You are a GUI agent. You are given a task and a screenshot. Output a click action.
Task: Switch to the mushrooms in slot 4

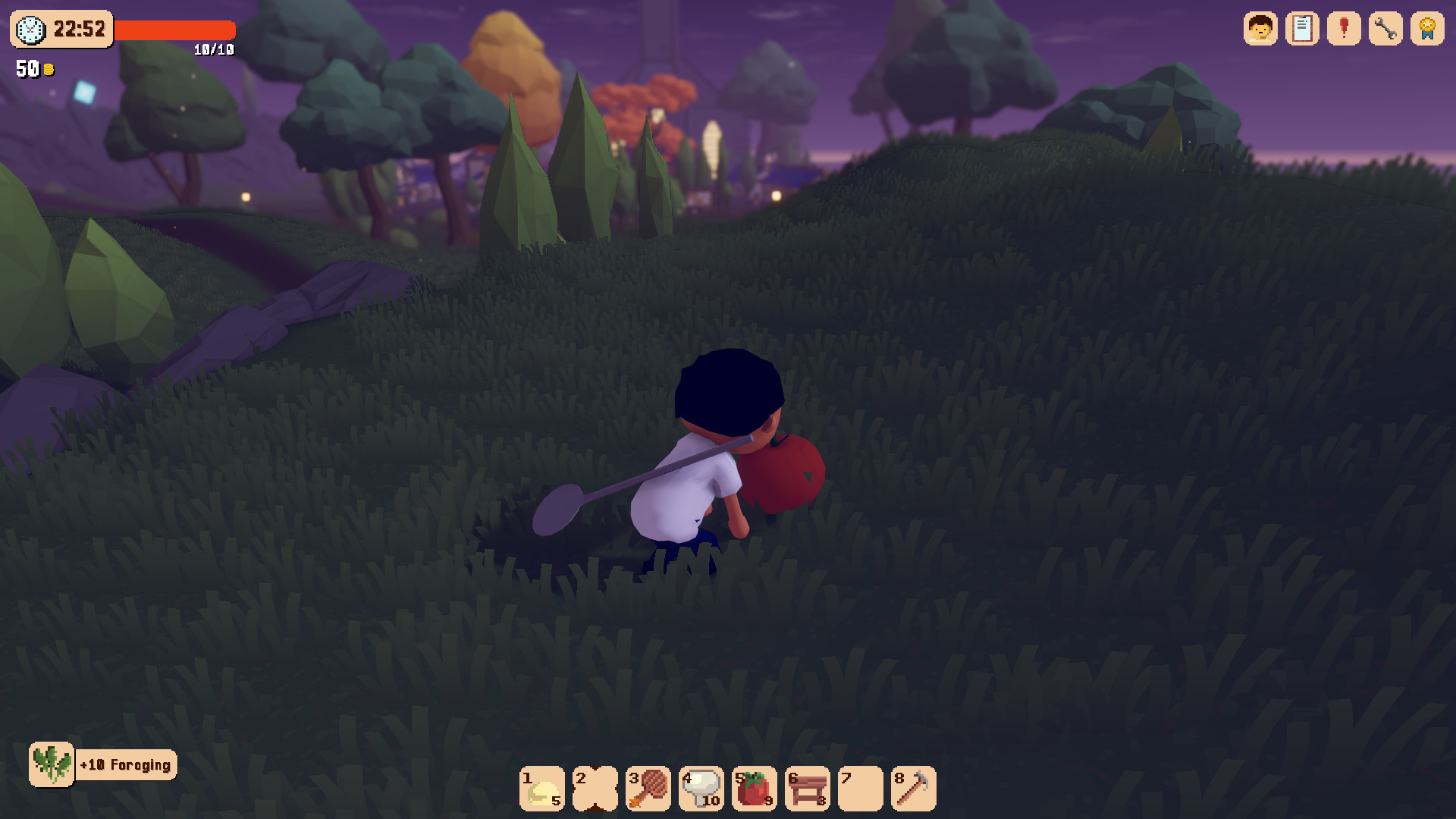tap(701, 789)
